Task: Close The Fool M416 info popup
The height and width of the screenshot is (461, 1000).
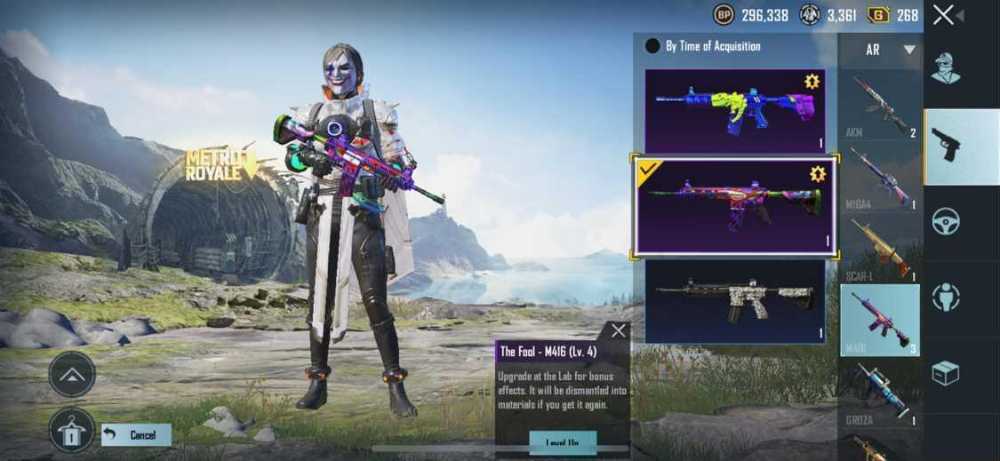Action: click(x=619, y=331)
